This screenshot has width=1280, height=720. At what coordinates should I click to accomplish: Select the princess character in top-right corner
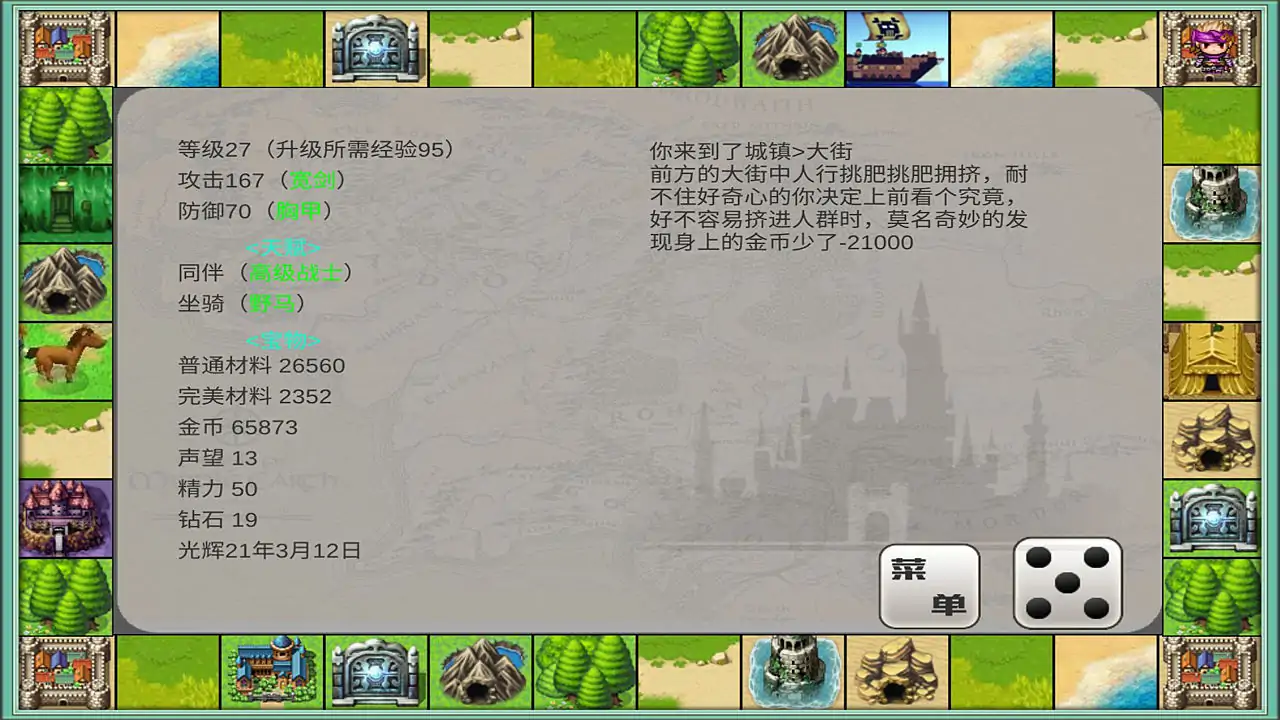click(x=1211, y=47)
